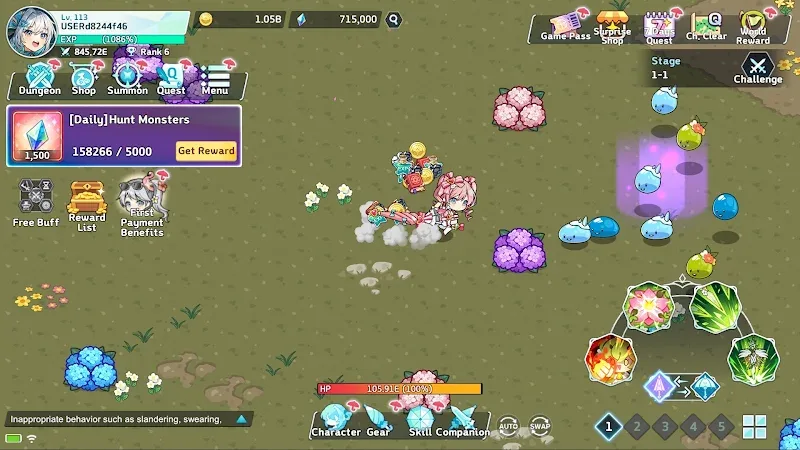This screenshot has height=450, width=800.
Task: Open the Character screen
Action: point(335,421)
